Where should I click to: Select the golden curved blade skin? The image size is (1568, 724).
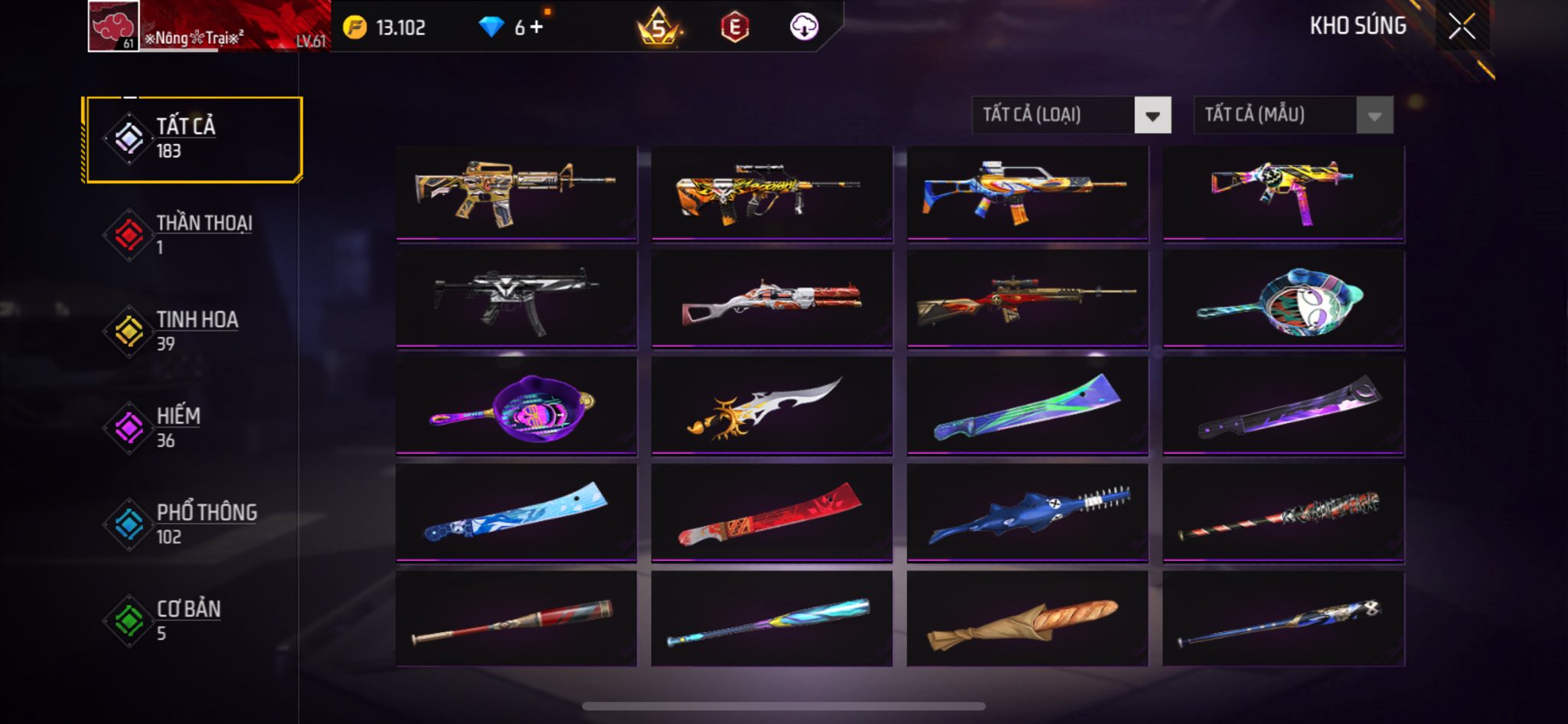(x=772, y=406)
